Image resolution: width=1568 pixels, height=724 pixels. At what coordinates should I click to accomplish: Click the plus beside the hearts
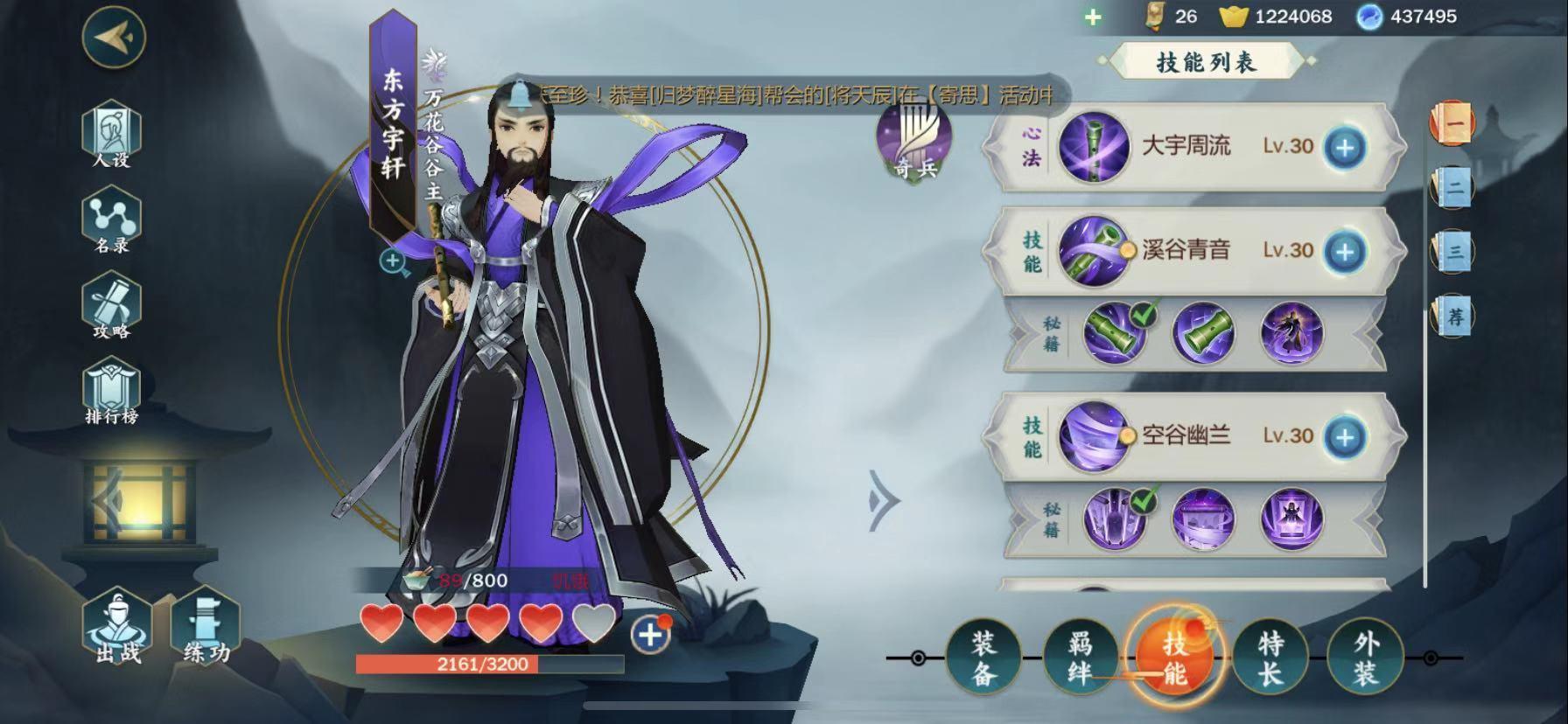click(650, 634)
